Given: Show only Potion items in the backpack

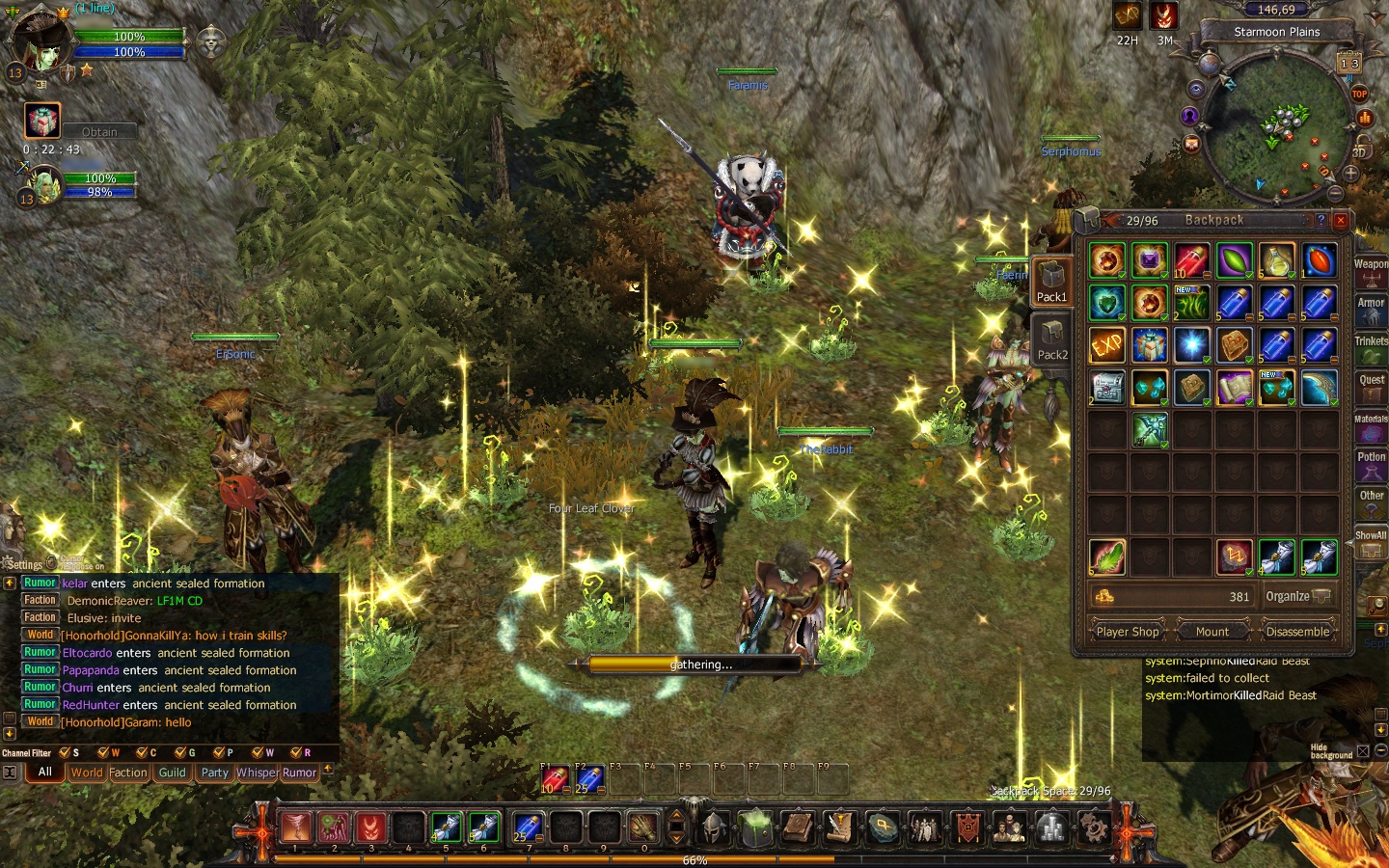Looking at the screenshot, I should pos(1371,463).
